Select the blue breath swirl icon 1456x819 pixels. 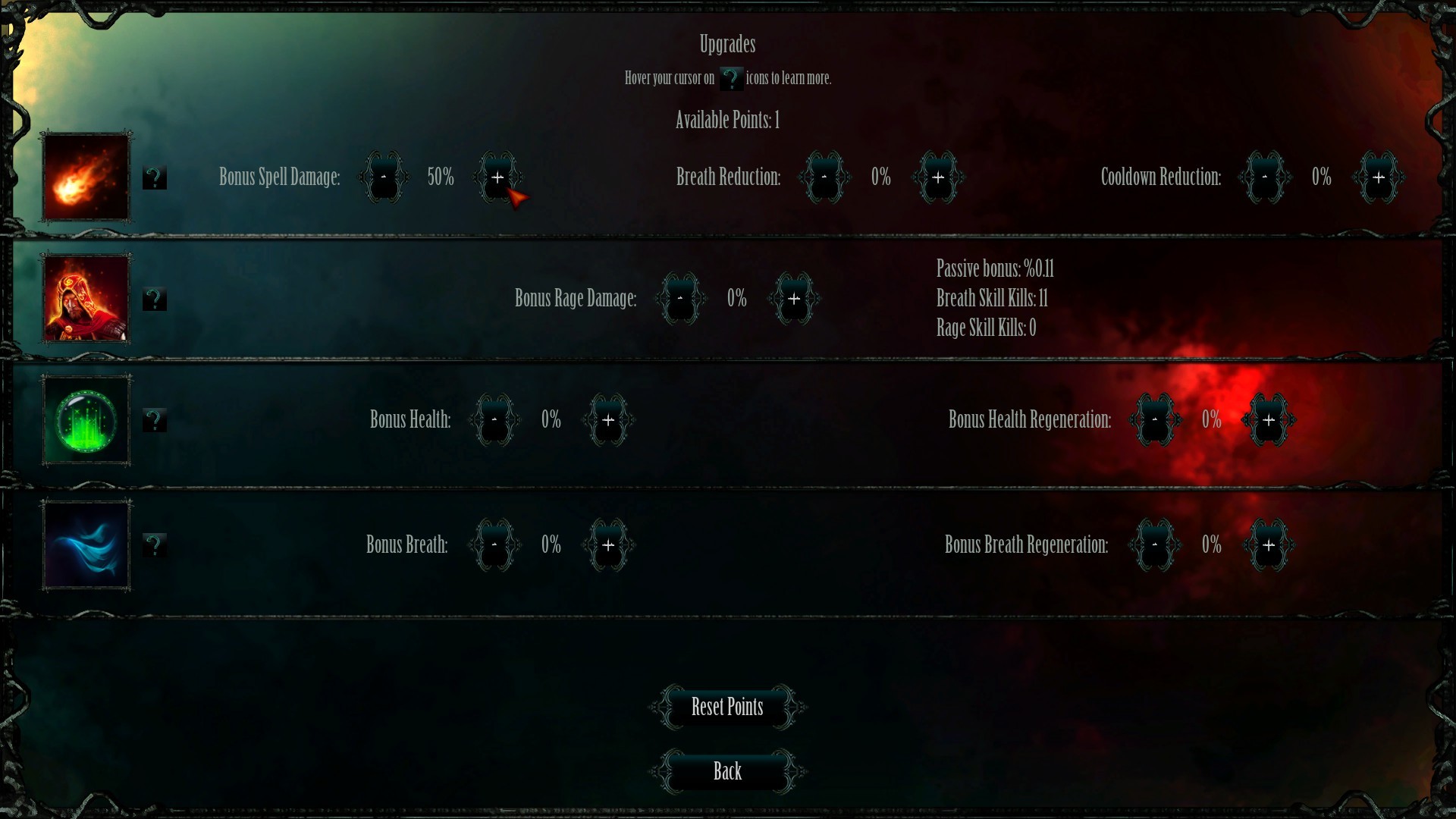pyautogui.click(x=85, y=544)
